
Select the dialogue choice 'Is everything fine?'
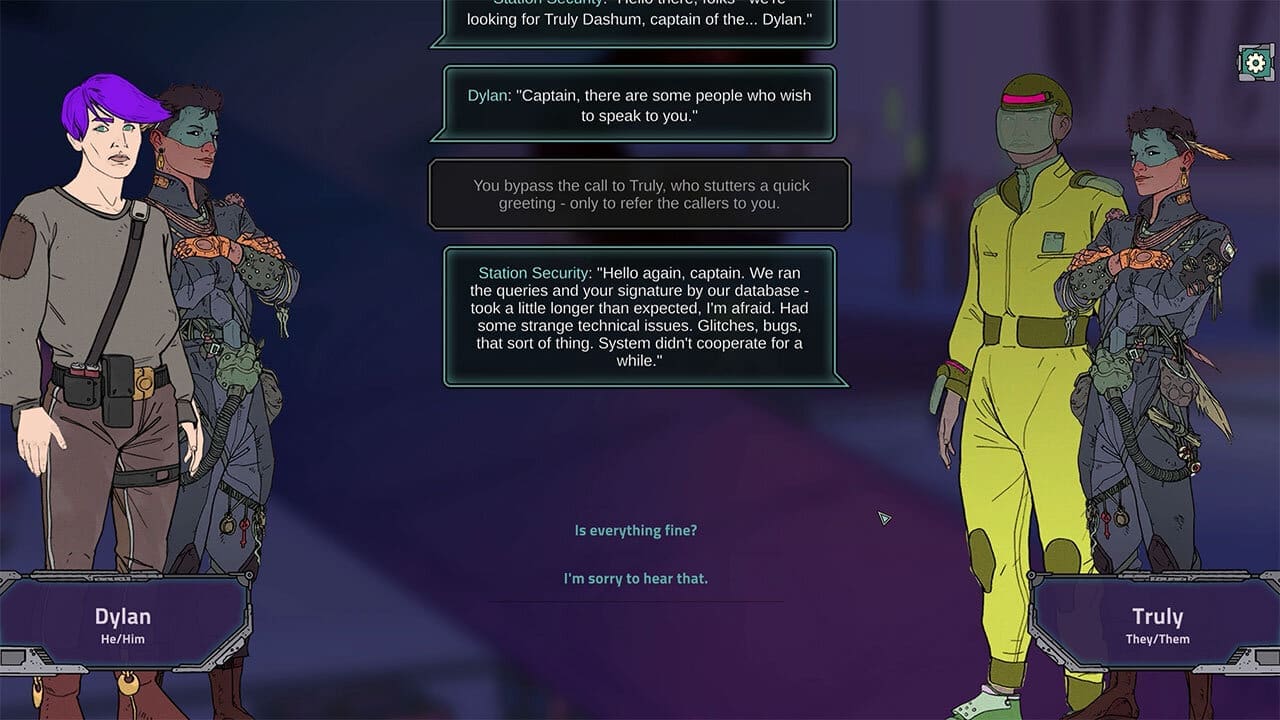tap(637, 530)
